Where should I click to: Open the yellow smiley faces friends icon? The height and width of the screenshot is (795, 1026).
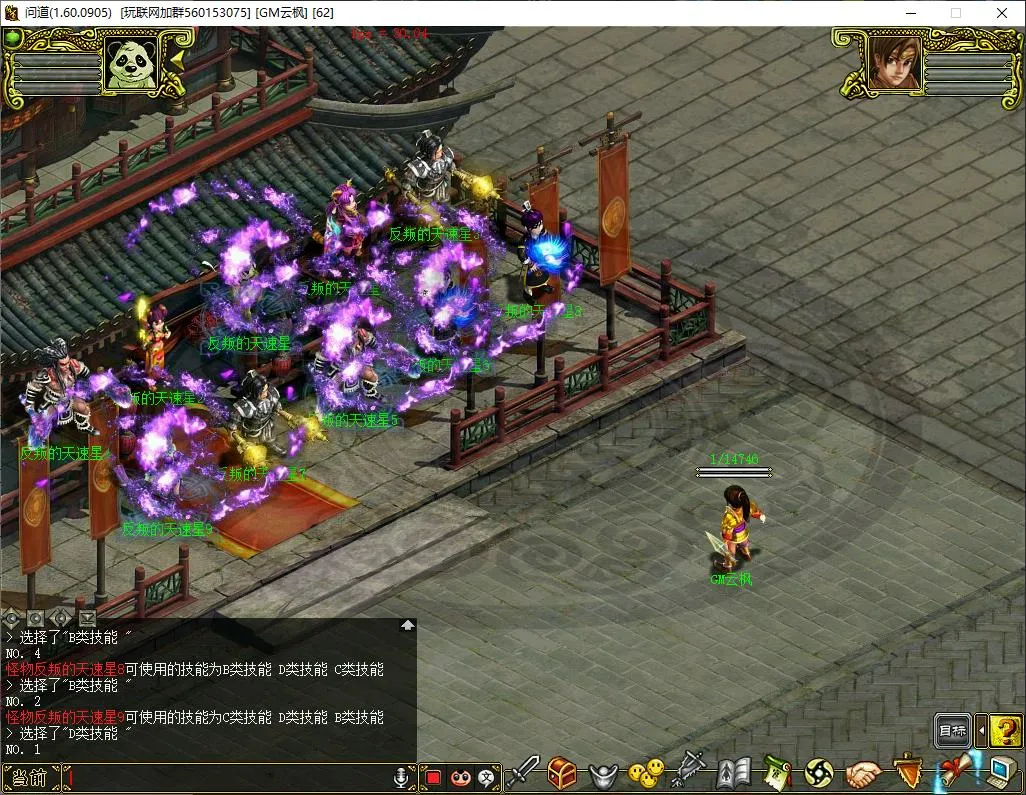coord(645,773)
